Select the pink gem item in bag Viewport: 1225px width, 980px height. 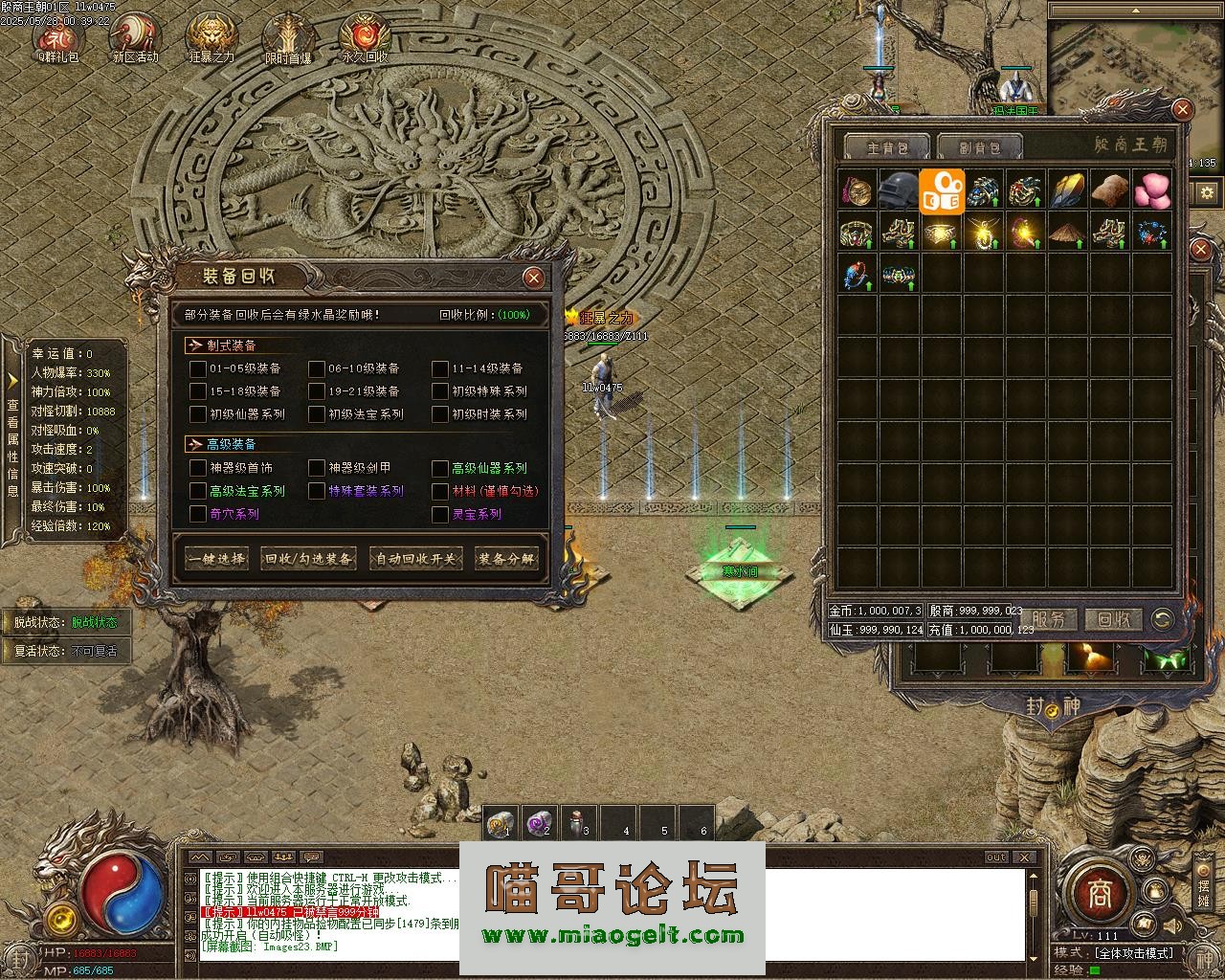pyautogui.click(x=1151, y=190)
